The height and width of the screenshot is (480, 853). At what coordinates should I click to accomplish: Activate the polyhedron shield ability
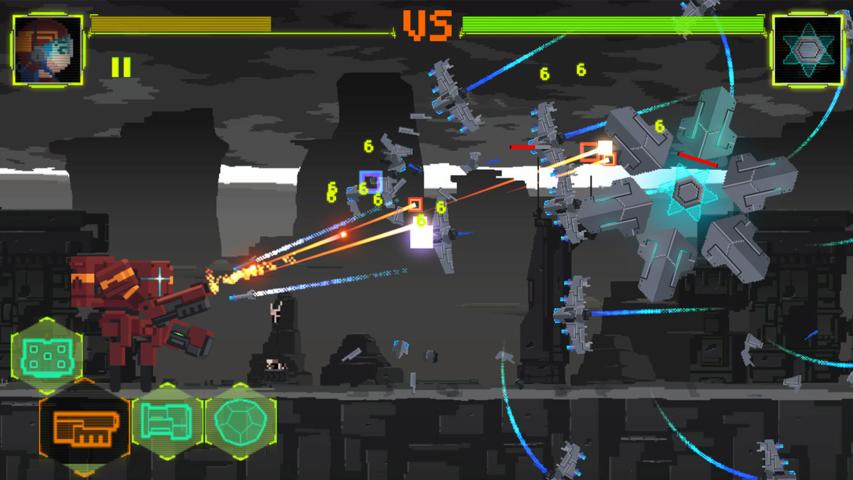click(241, 420)
